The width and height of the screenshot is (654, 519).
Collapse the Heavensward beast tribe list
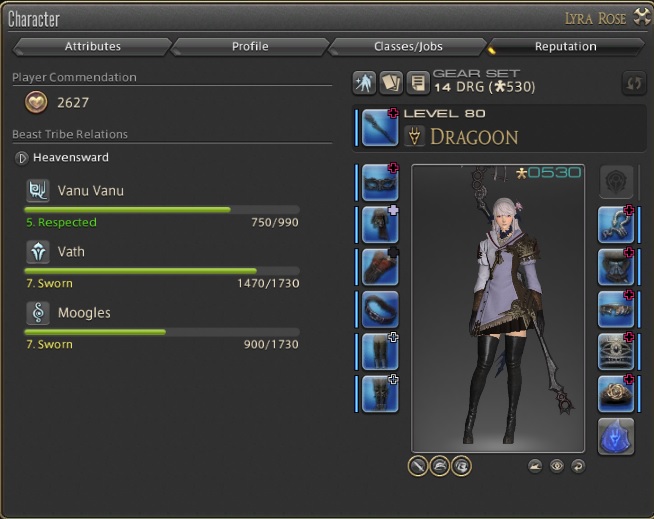click(21, 158)
